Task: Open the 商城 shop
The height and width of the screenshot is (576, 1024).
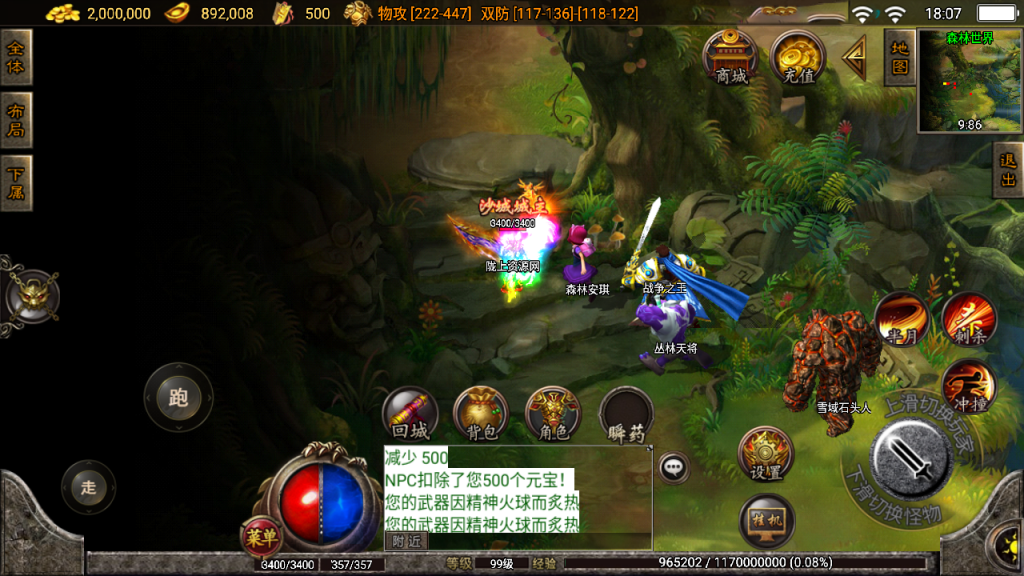Action: click(x=731, y=57)
